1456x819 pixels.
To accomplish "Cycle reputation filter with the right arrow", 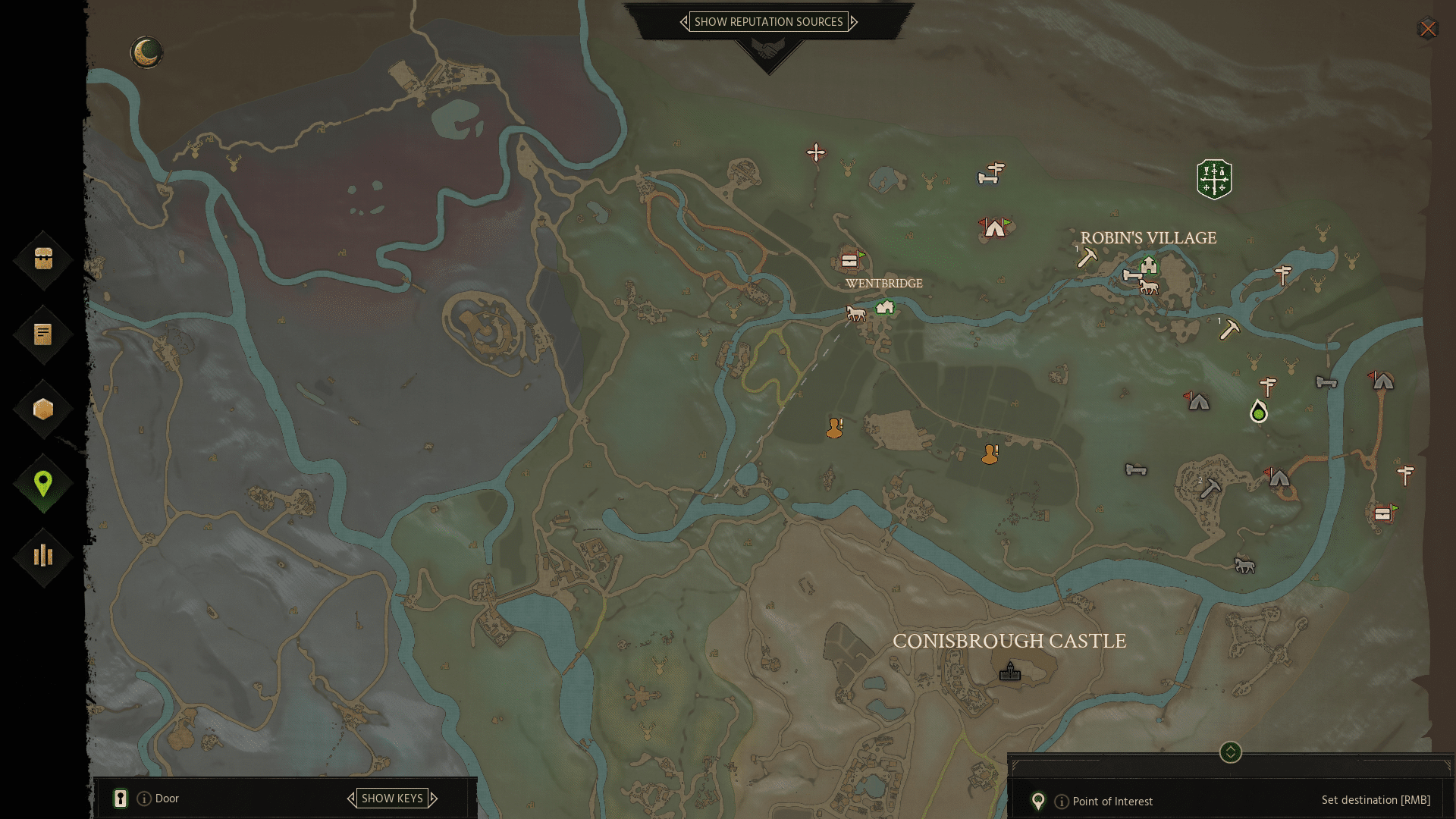I will point(854,22).
